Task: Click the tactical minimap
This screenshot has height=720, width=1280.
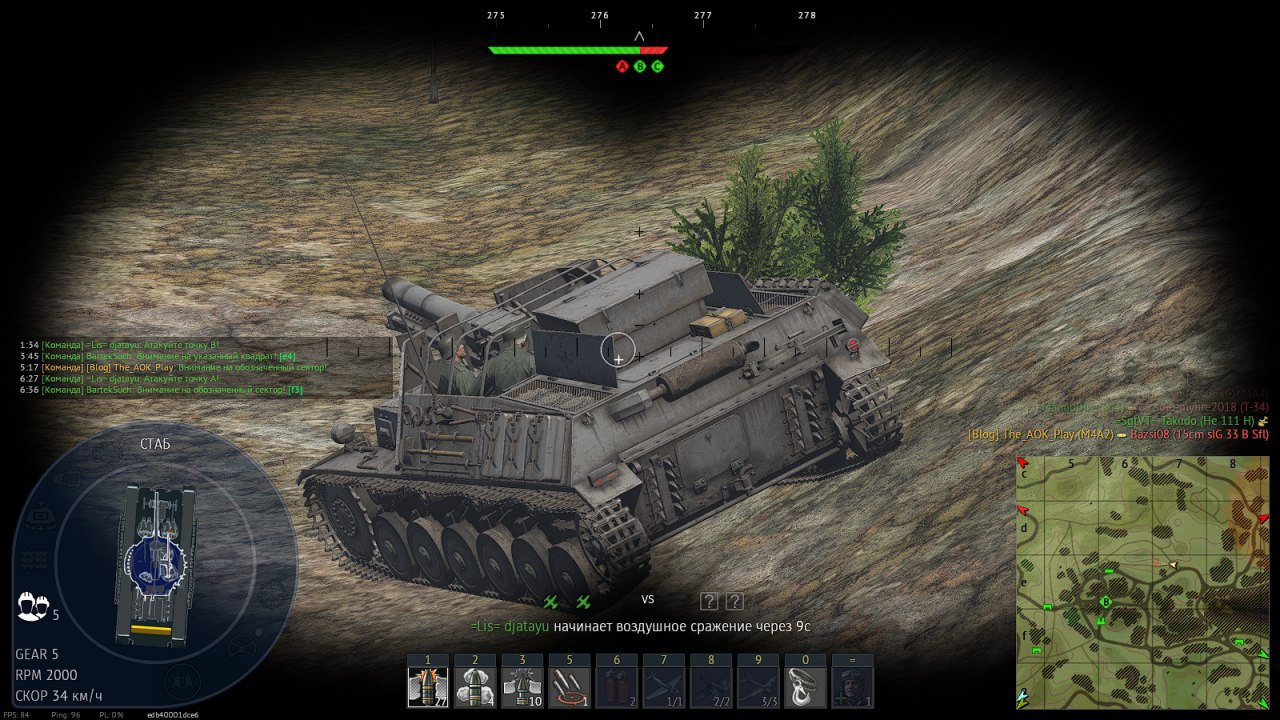Action: [1142, 582]
